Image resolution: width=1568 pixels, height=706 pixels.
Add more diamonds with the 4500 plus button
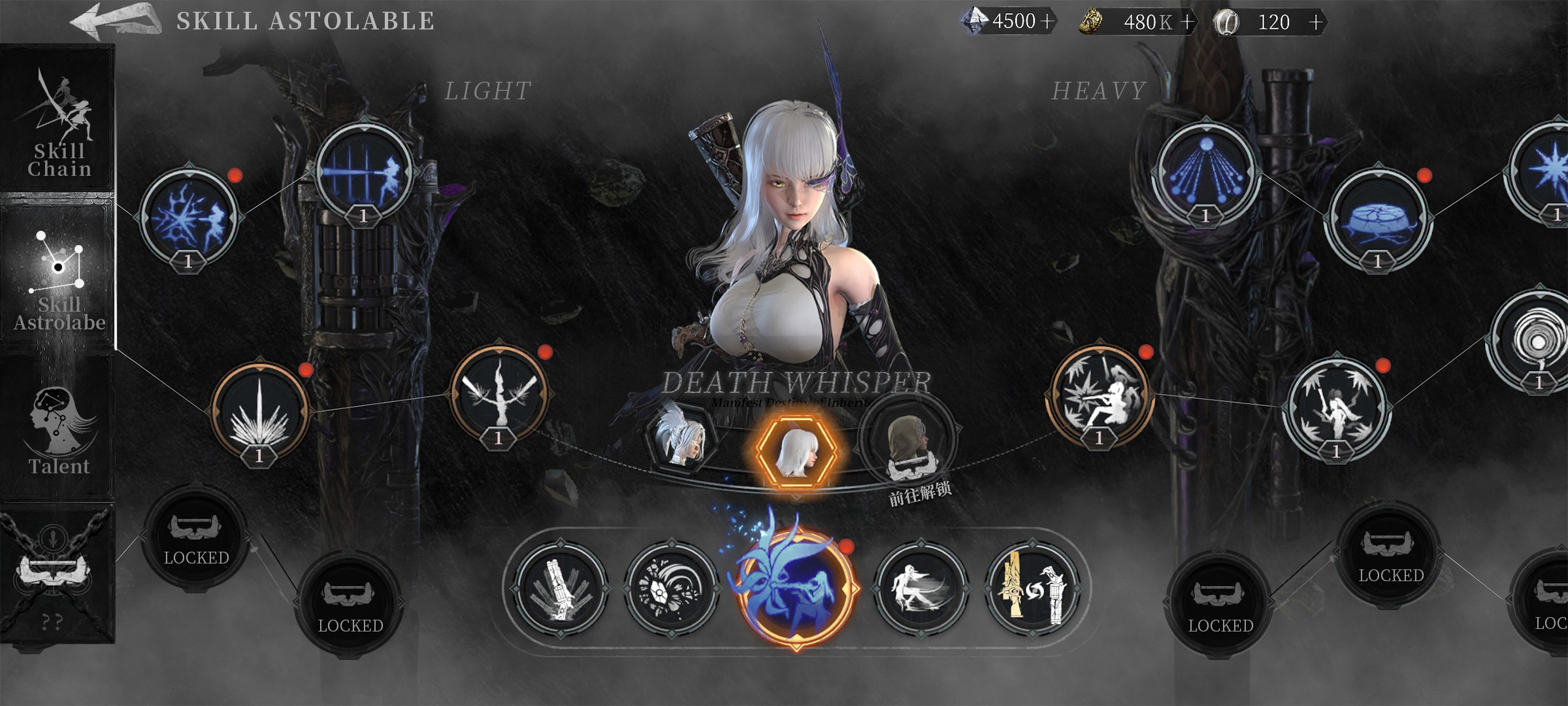(1047, 22)
